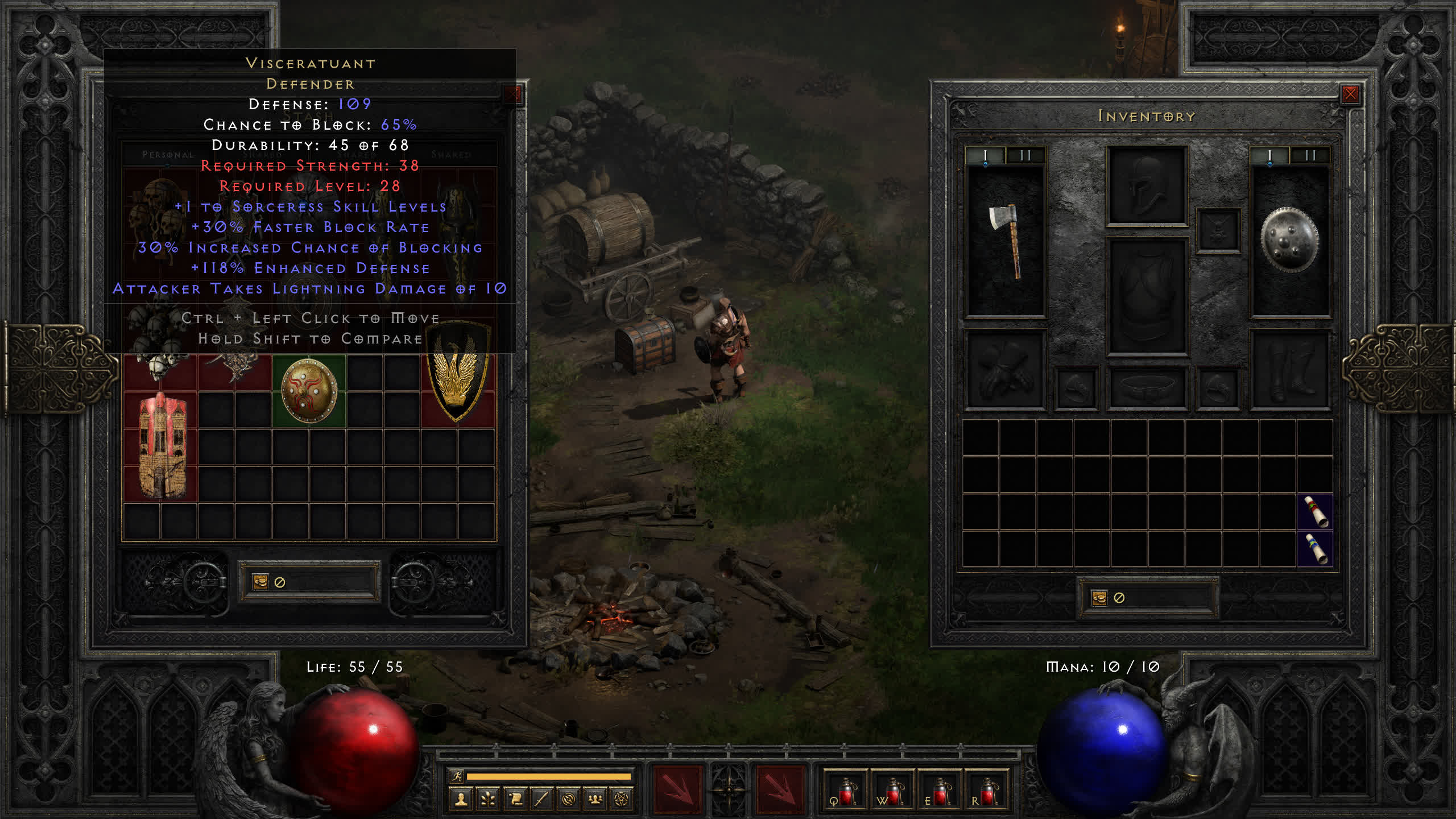
Task: Close the Inventory panel
Action: point(1350,94)
